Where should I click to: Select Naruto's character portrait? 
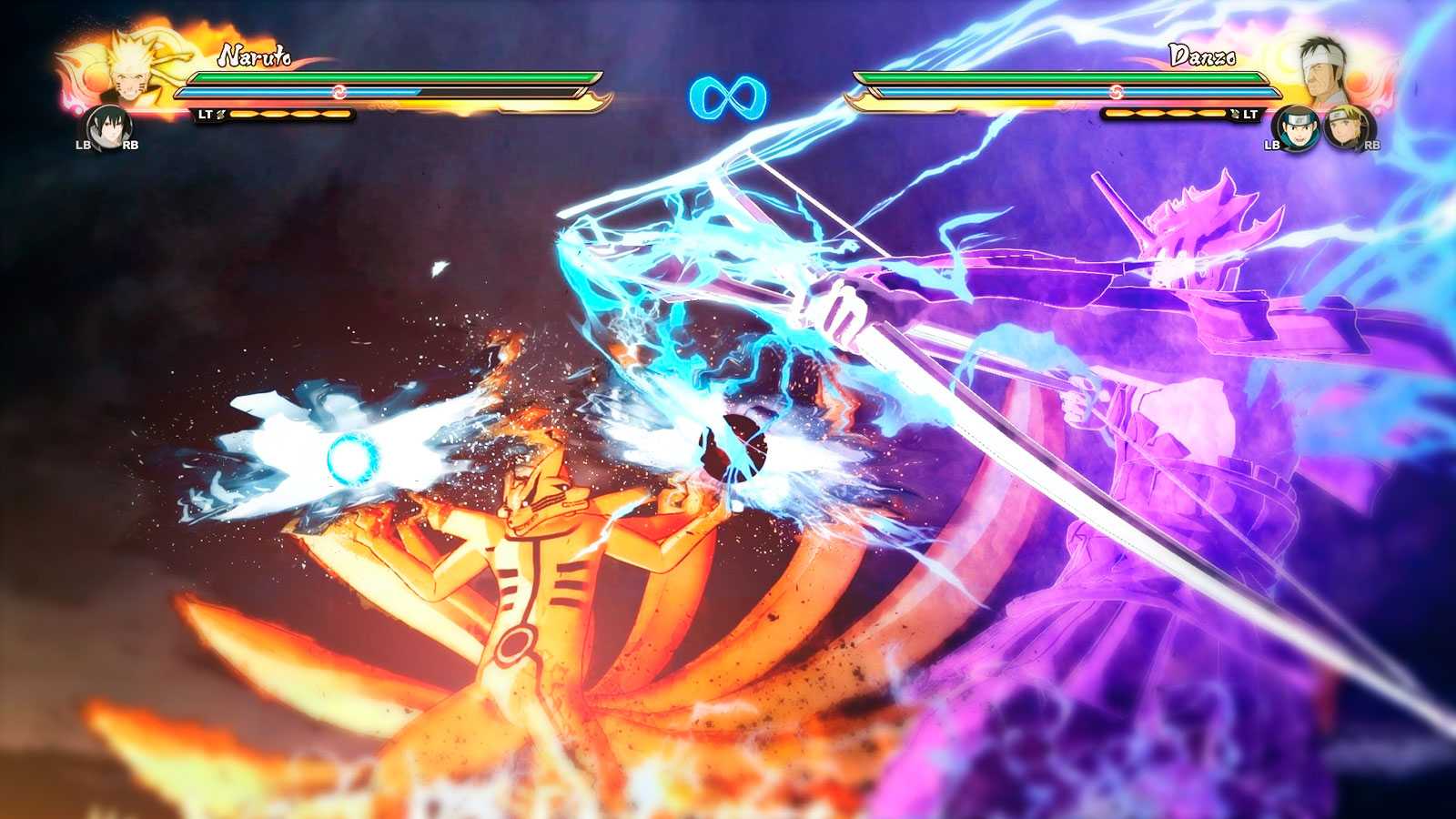coord(126,68)
